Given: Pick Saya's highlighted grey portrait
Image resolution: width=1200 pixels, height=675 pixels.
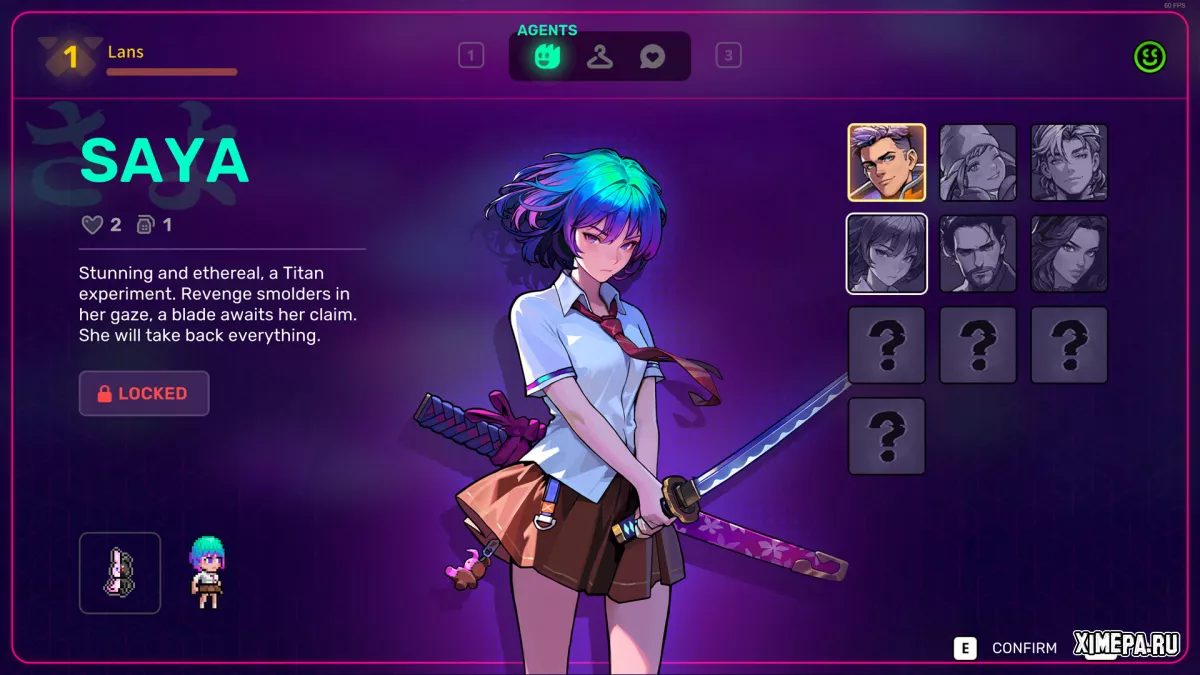Looking at the screenshot, I should pos(887,254).
